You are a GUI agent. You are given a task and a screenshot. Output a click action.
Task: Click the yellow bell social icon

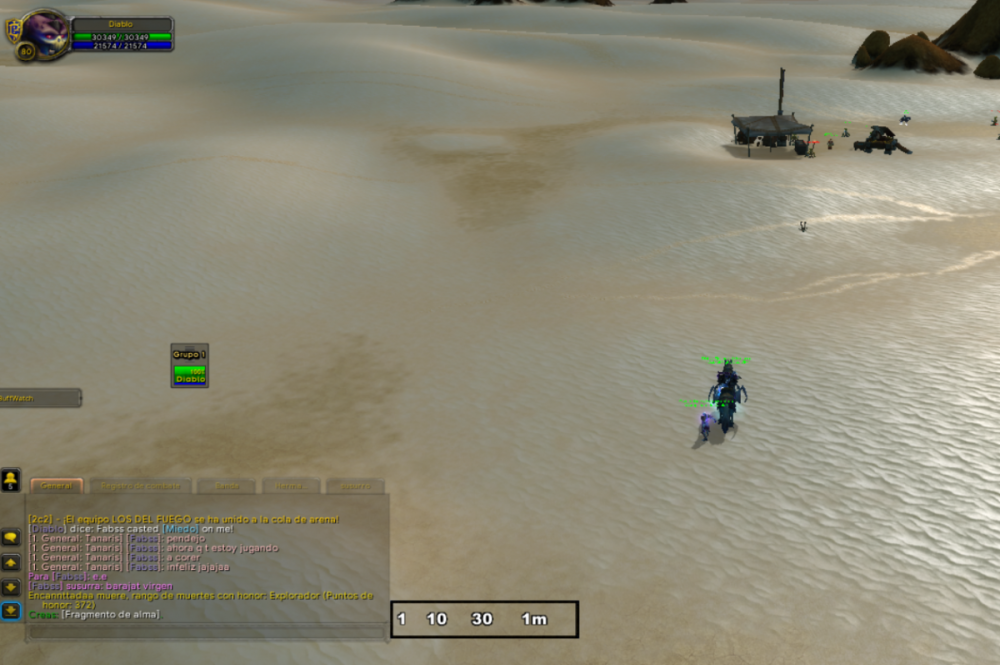click(x=11, y=479)
